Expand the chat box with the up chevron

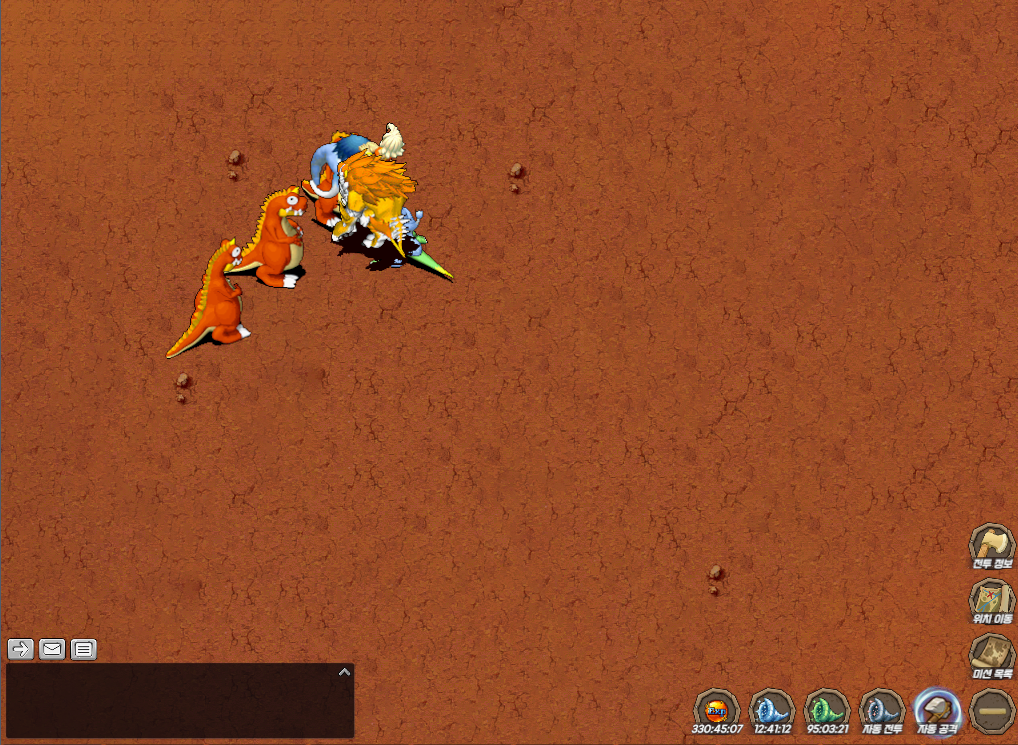pos(344,672)
